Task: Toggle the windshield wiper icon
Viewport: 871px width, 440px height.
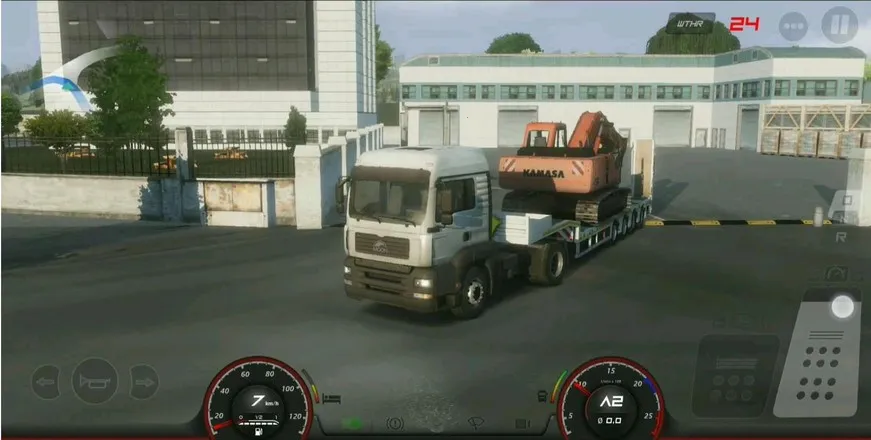Action: (477, 424)
